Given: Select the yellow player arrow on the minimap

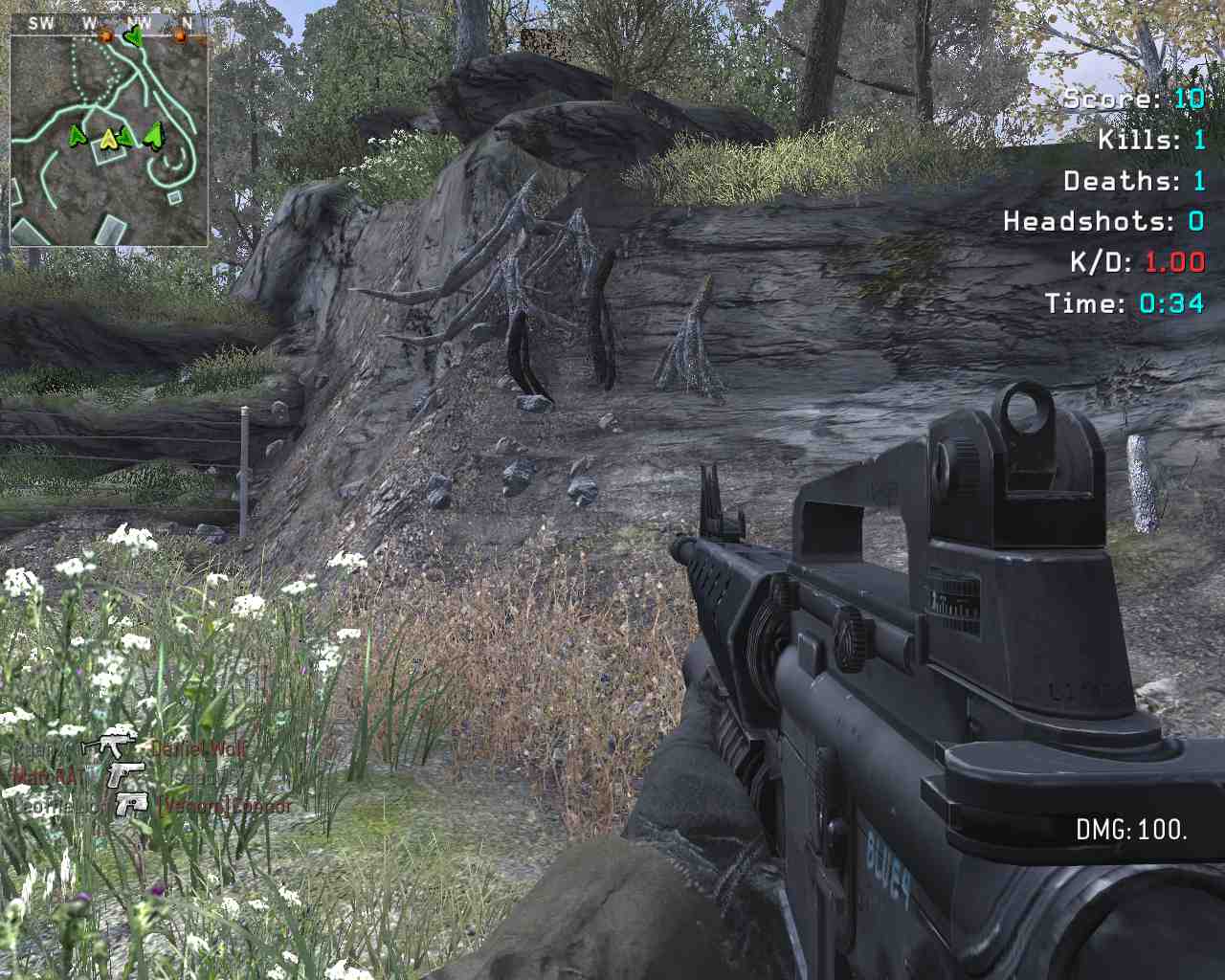Looking at the screenshot, I should 108,140.
